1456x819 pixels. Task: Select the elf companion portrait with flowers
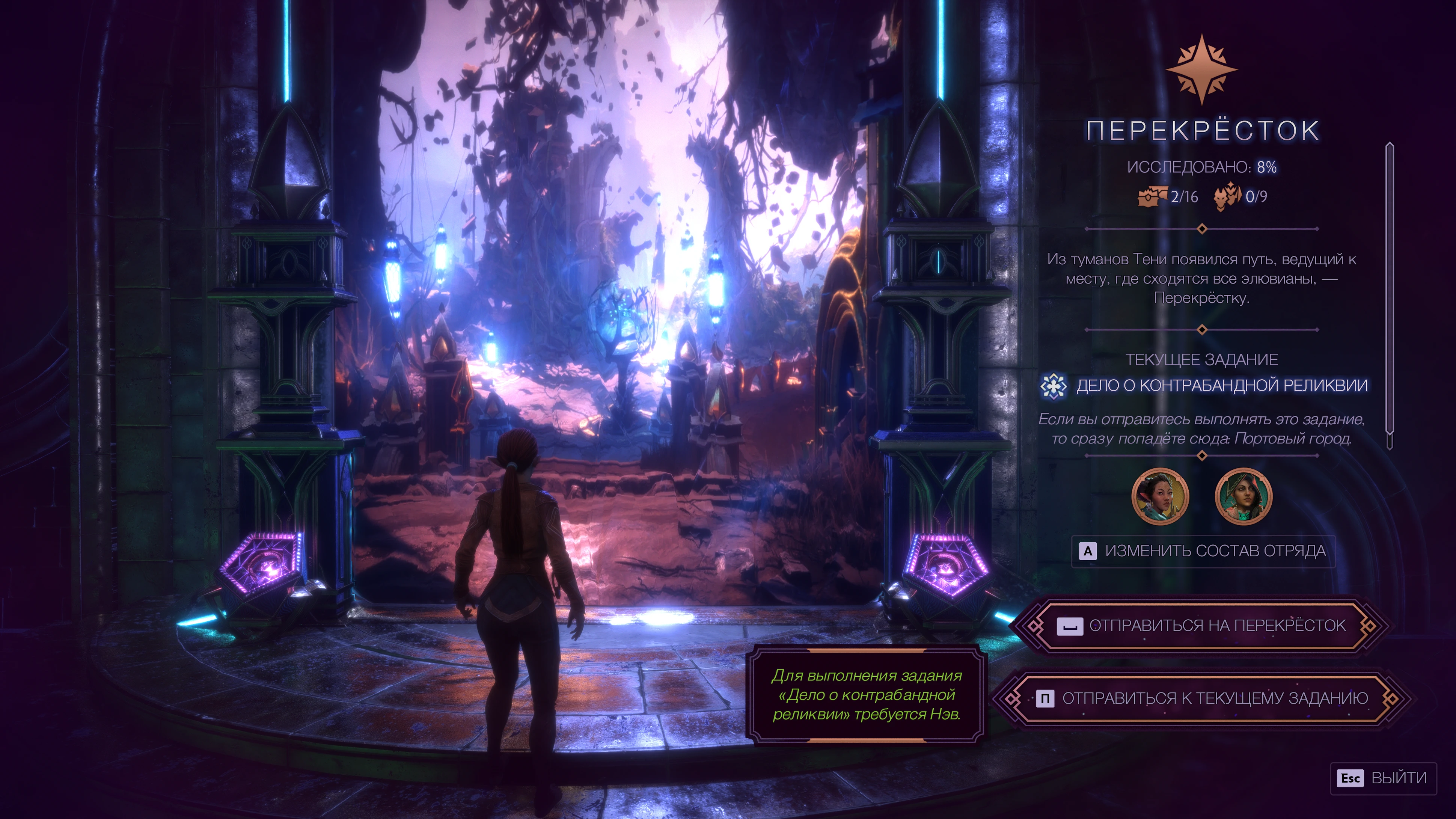[1160, 496]
